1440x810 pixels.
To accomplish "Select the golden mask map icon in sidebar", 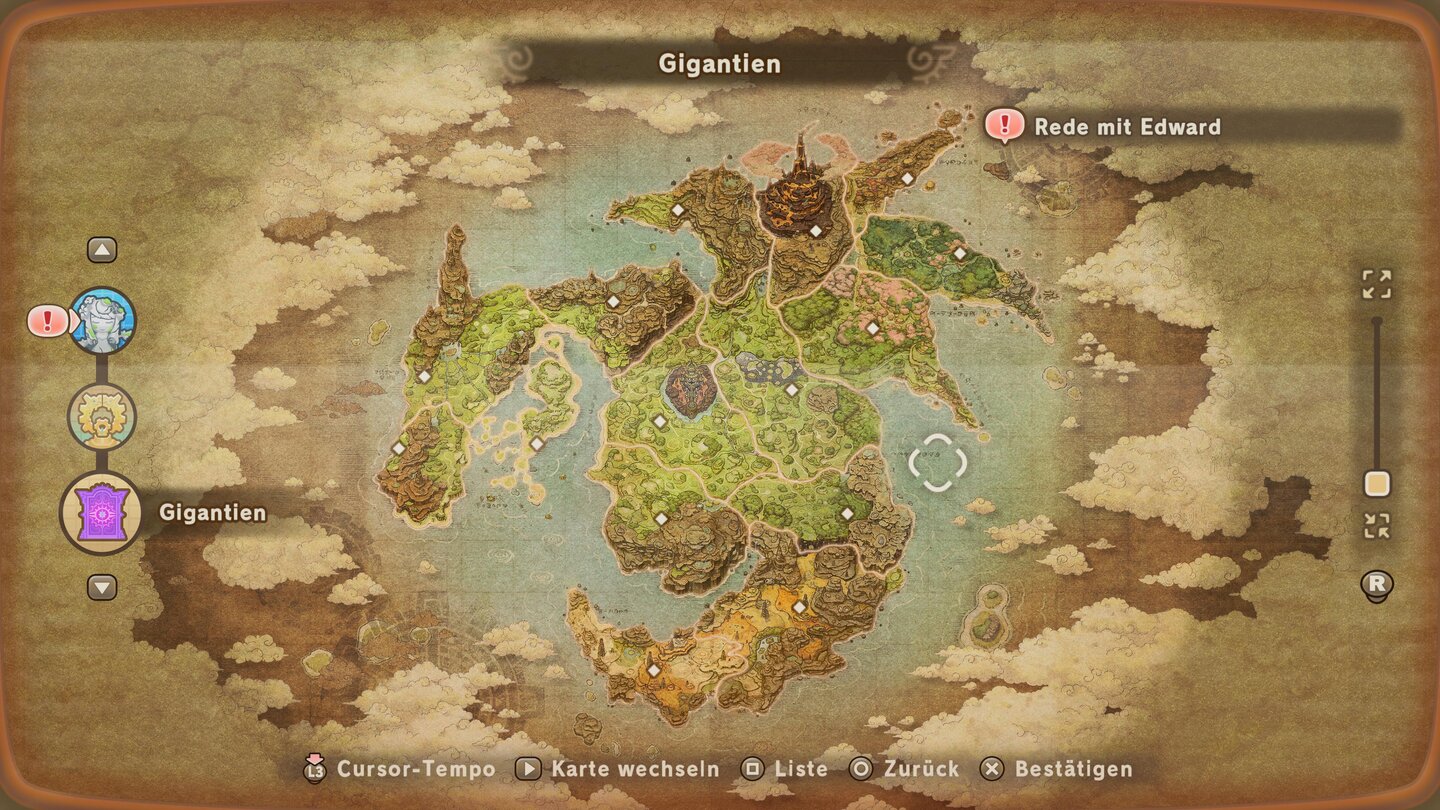I will [103, 416].
